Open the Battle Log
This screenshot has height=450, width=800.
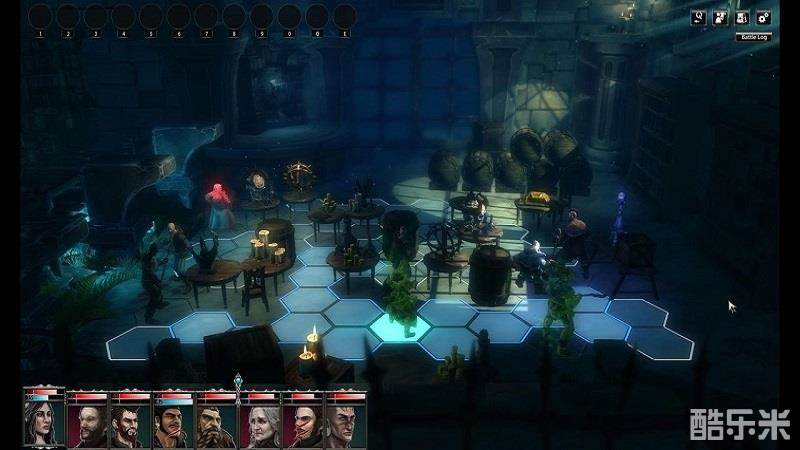click(x=753, y=37)
